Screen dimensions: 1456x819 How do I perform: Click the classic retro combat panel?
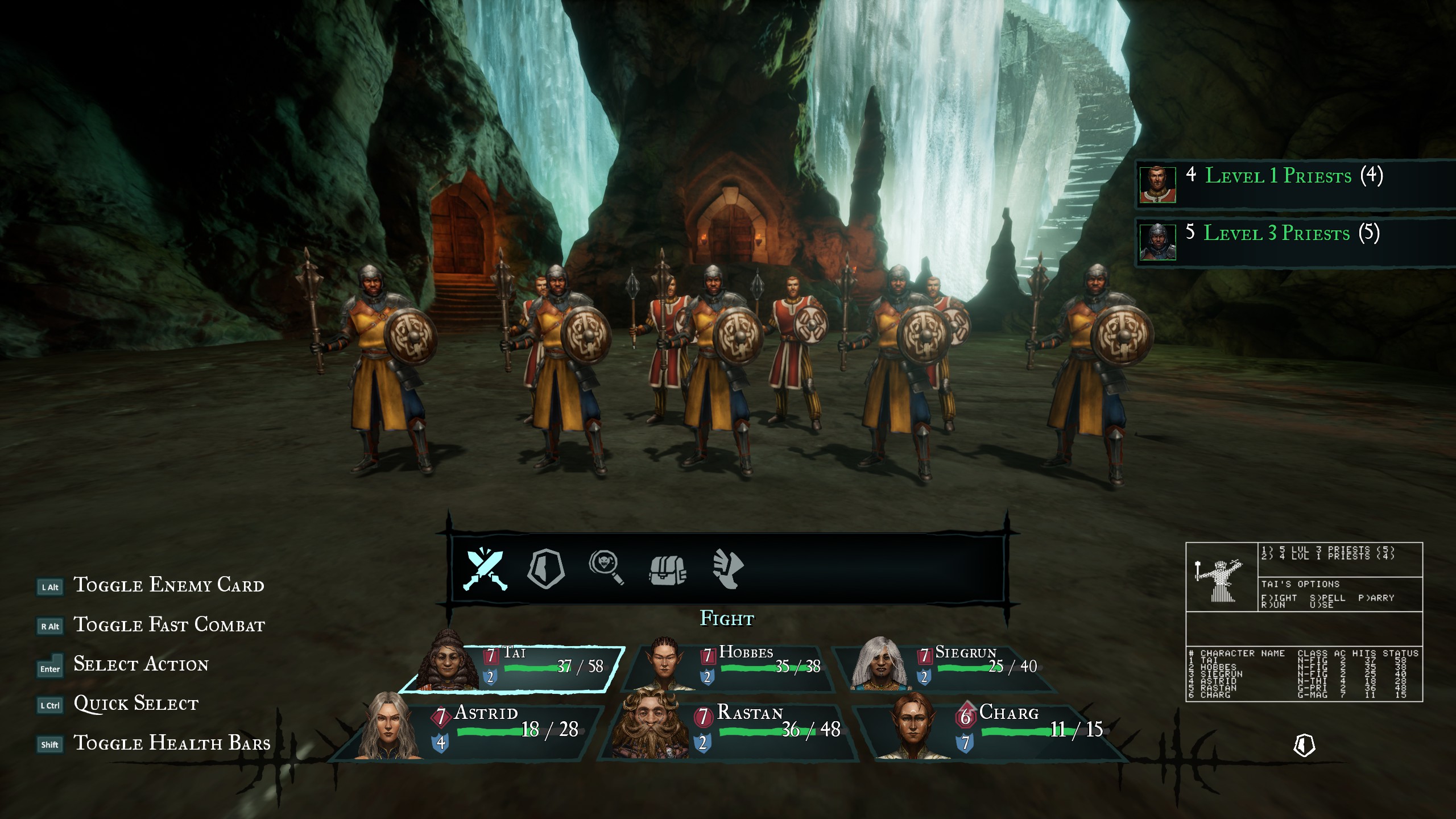pos(1304,622)
